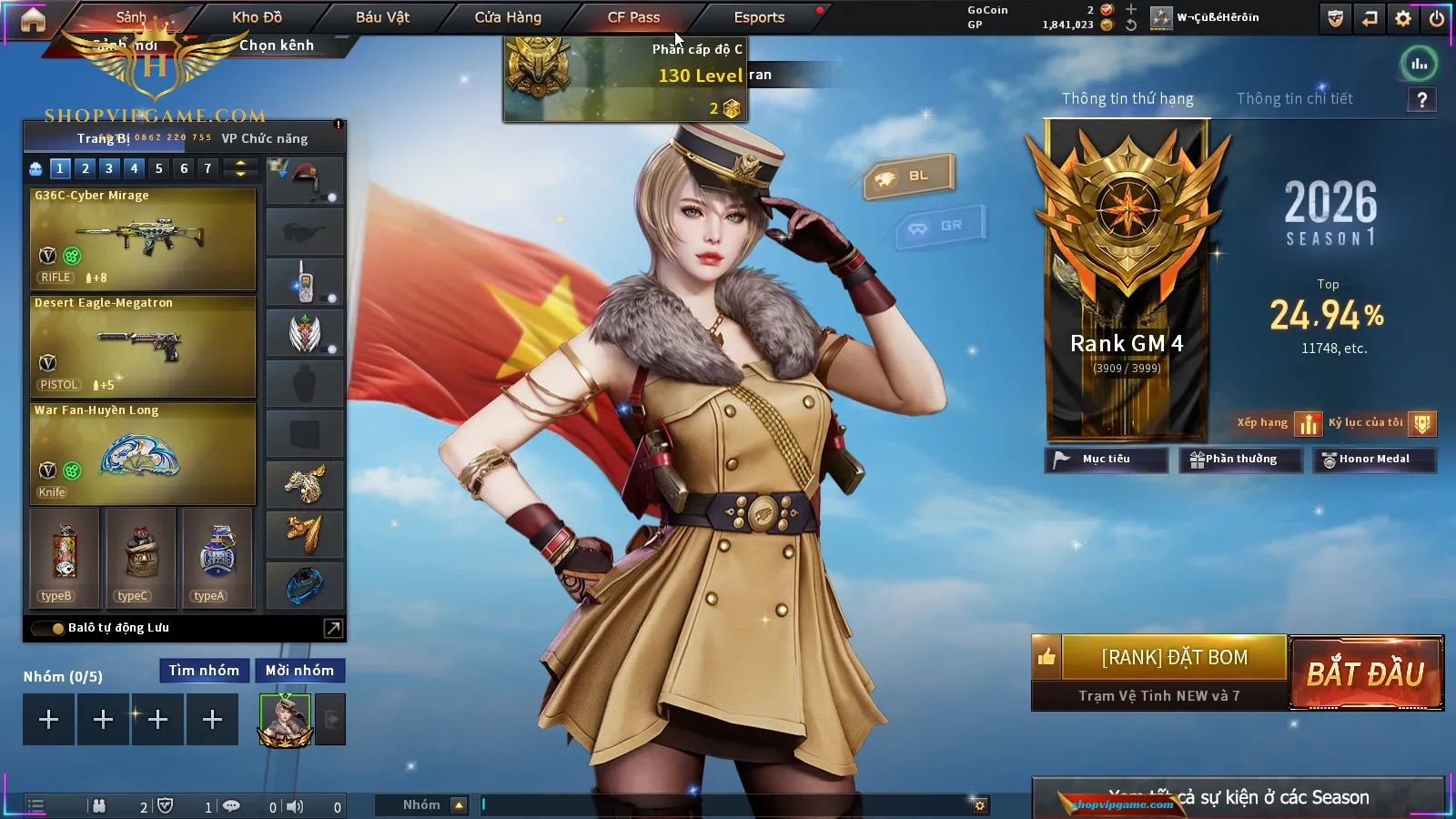Switch to backpack number 3
The image size is (1456, 819).
[x=109, y=168]
